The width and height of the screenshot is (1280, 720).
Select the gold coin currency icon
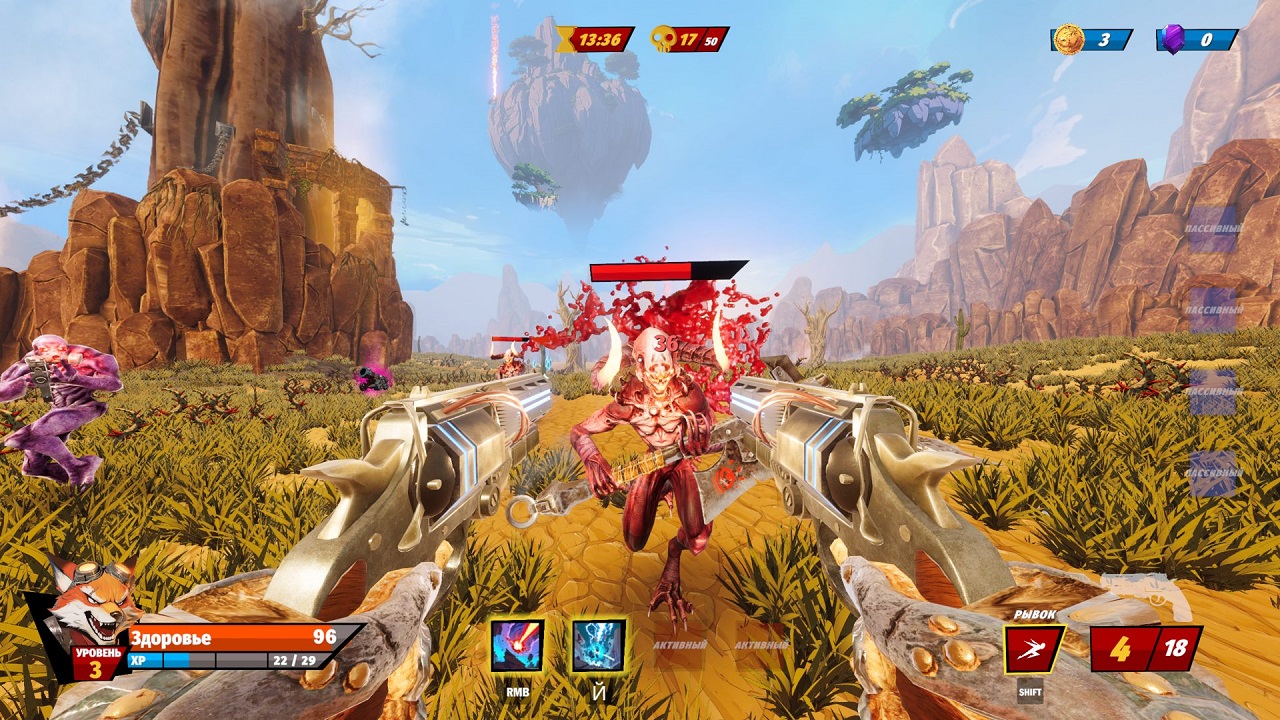click(1069, 39)
